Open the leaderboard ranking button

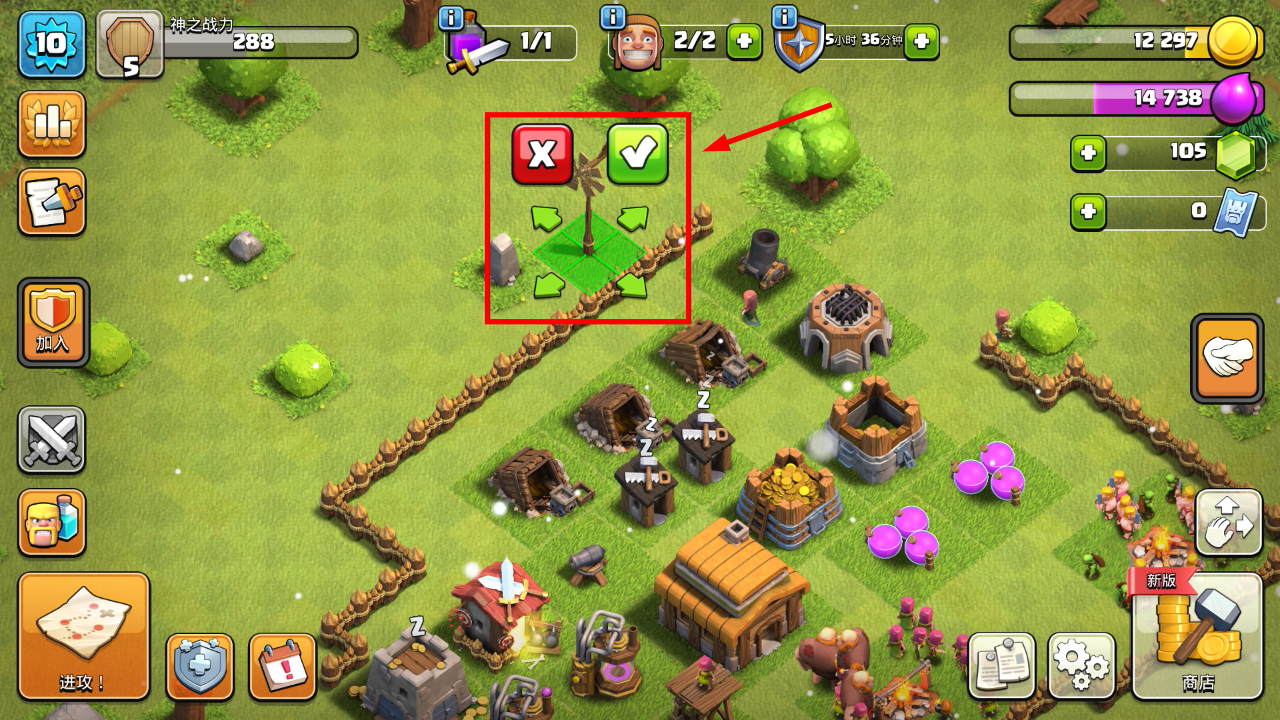pyautogui.click(x=51, y=124)
